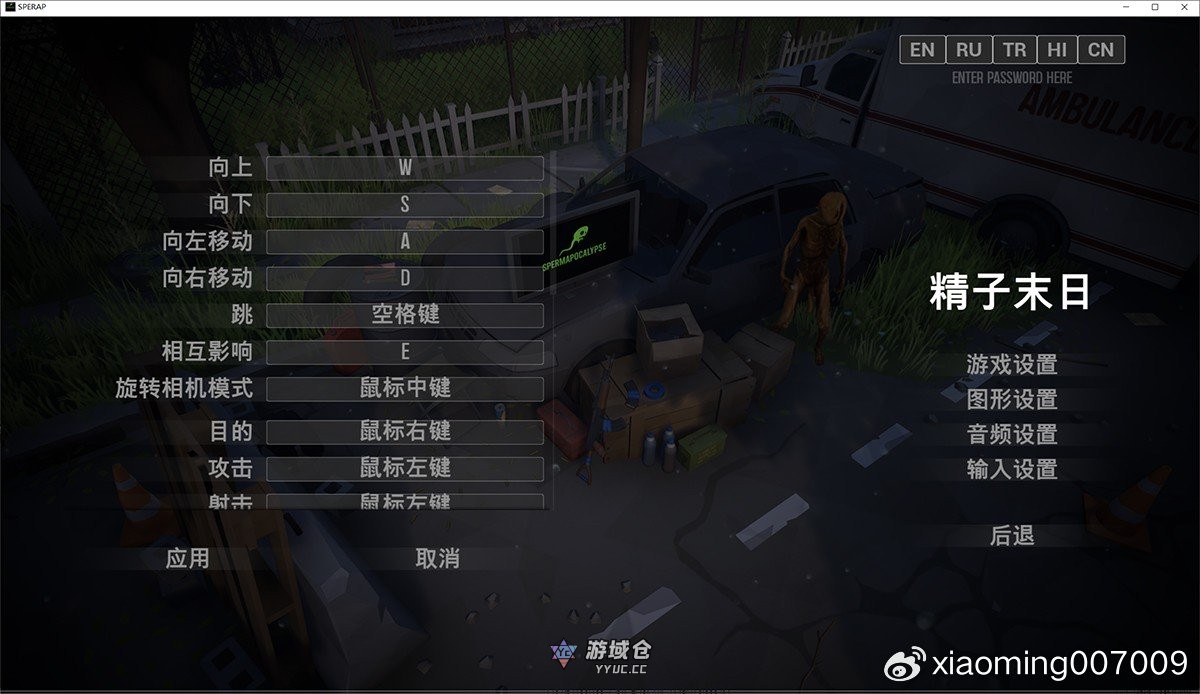Open 游戏设置 game settings
Image resolution: width=1200 pixels, height=694 pixels.
[x=1012, y=365]
